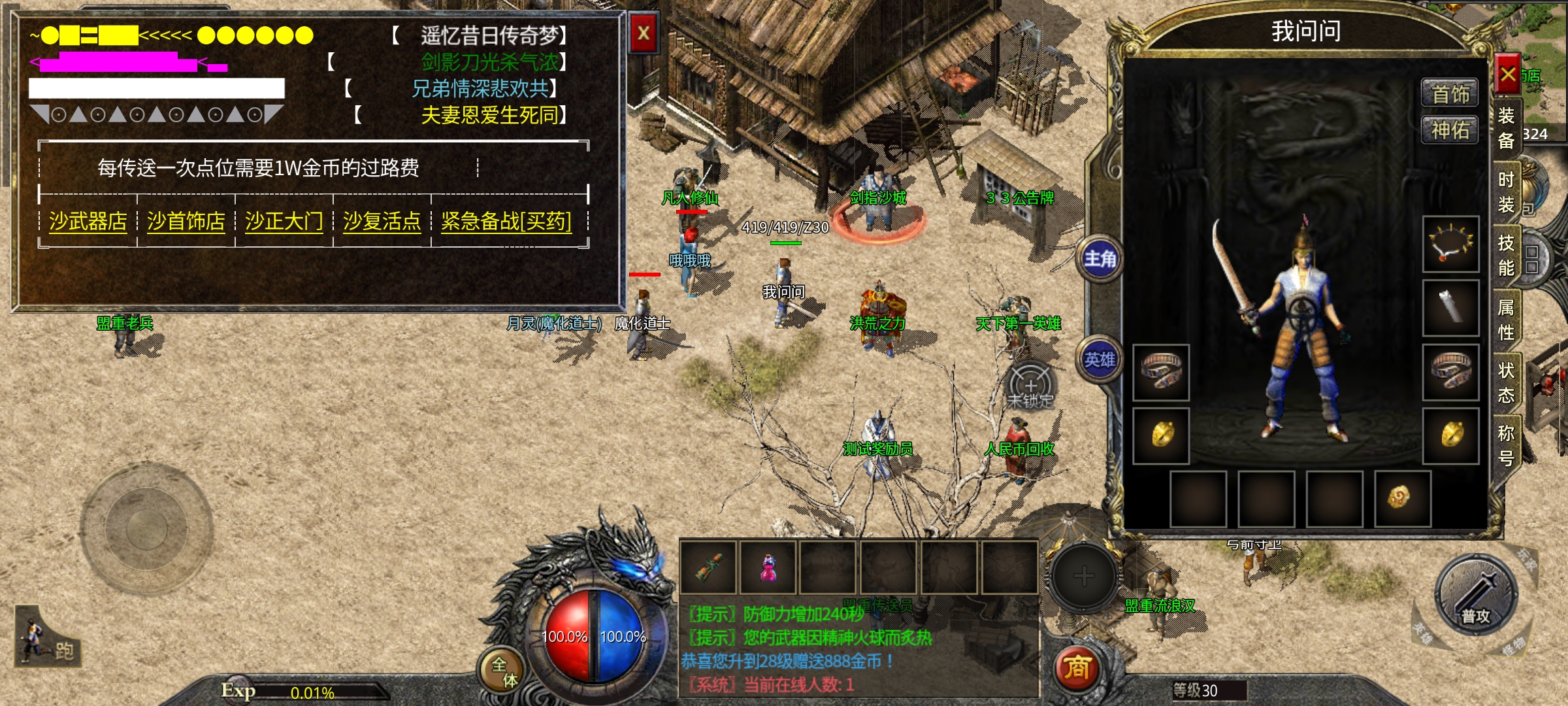Viewport: 1568px width, 706px height.
Task: Use the pink potion in the hotbar
Action: pyautogui.click(x=769, y=567)
